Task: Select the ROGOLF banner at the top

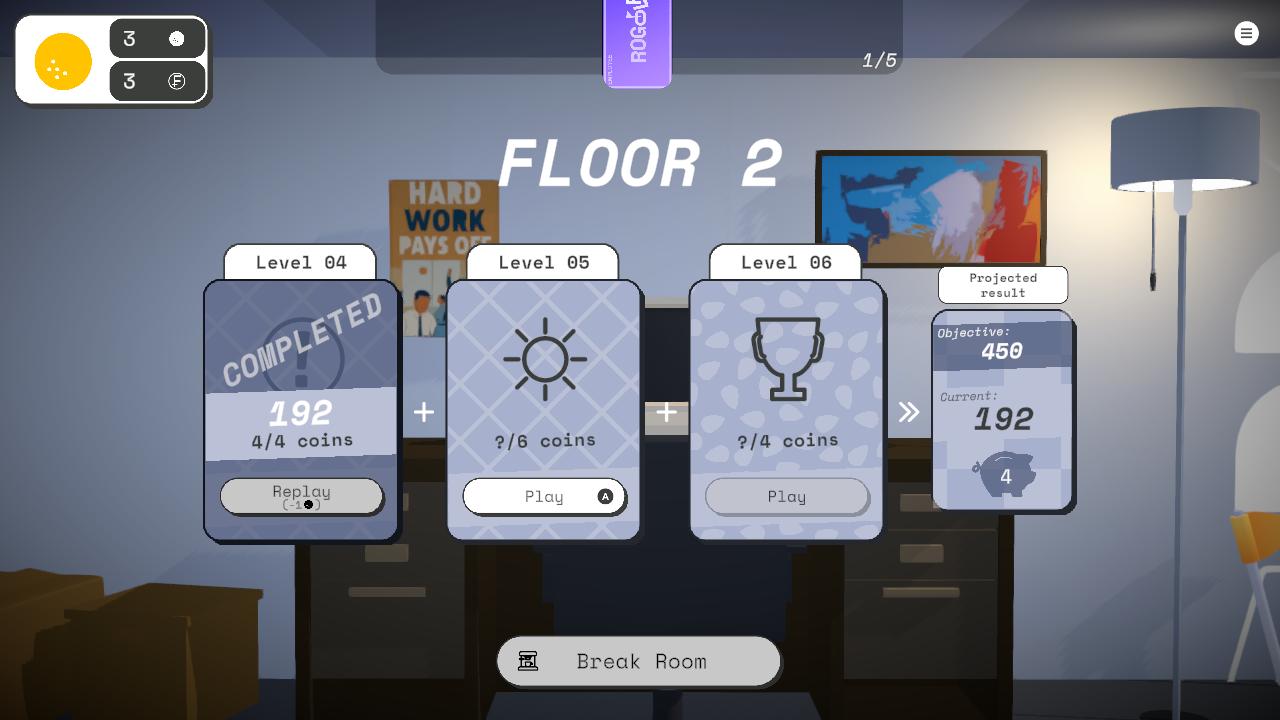Action: coord(637,43)
